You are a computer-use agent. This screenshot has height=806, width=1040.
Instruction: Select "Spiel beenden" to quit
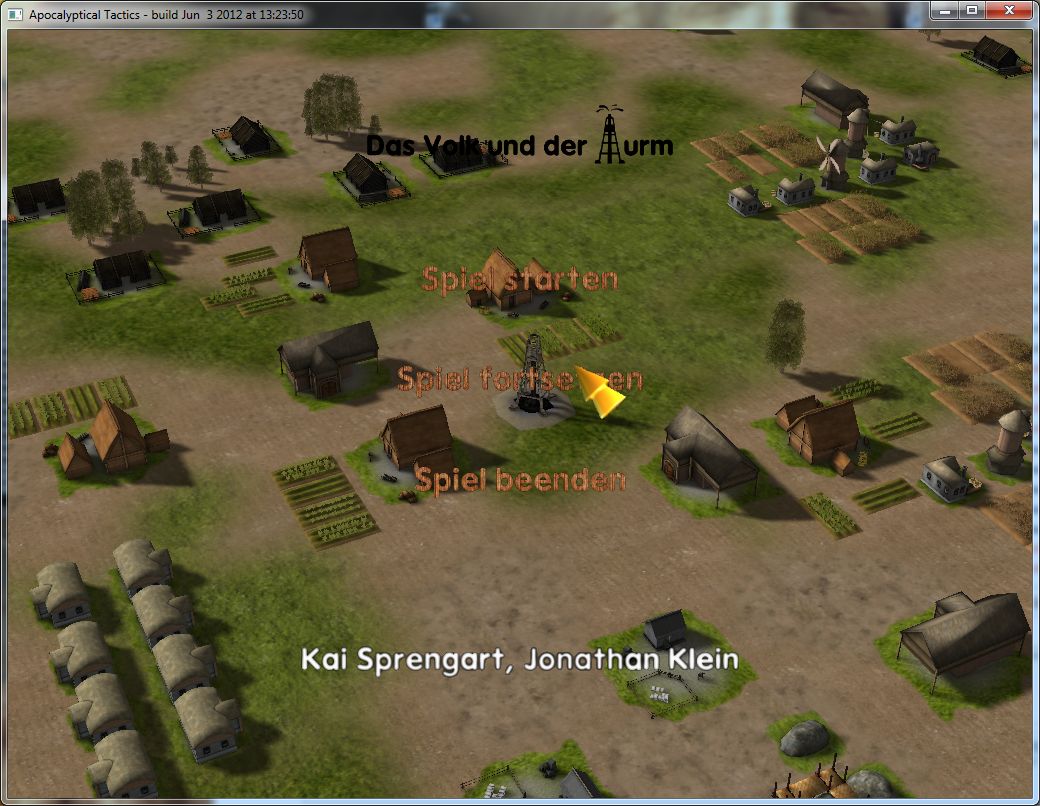click(x=520, y=480)
